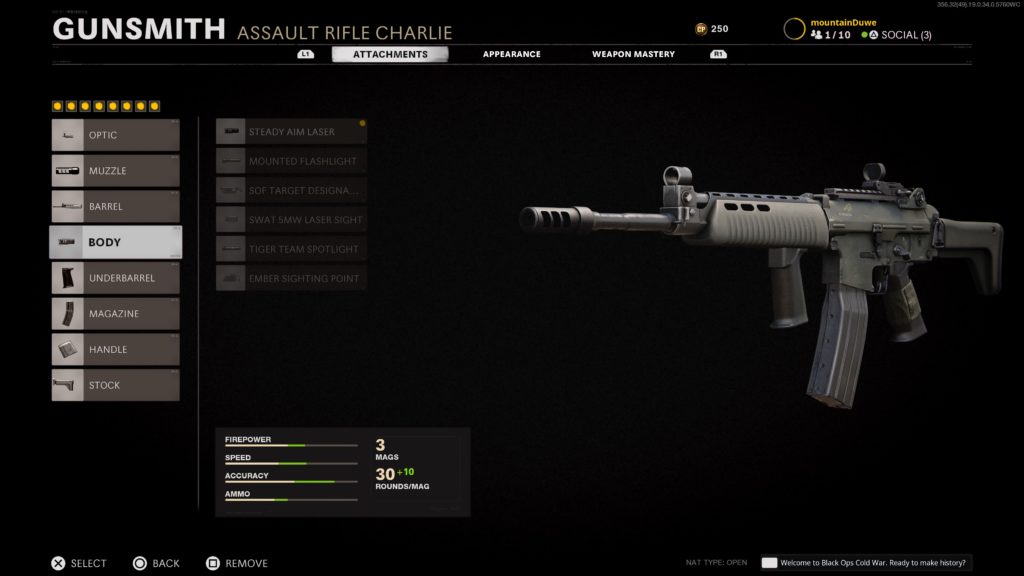
Task: Open the Underbarrel attachment category
Action: click(116, 278)
